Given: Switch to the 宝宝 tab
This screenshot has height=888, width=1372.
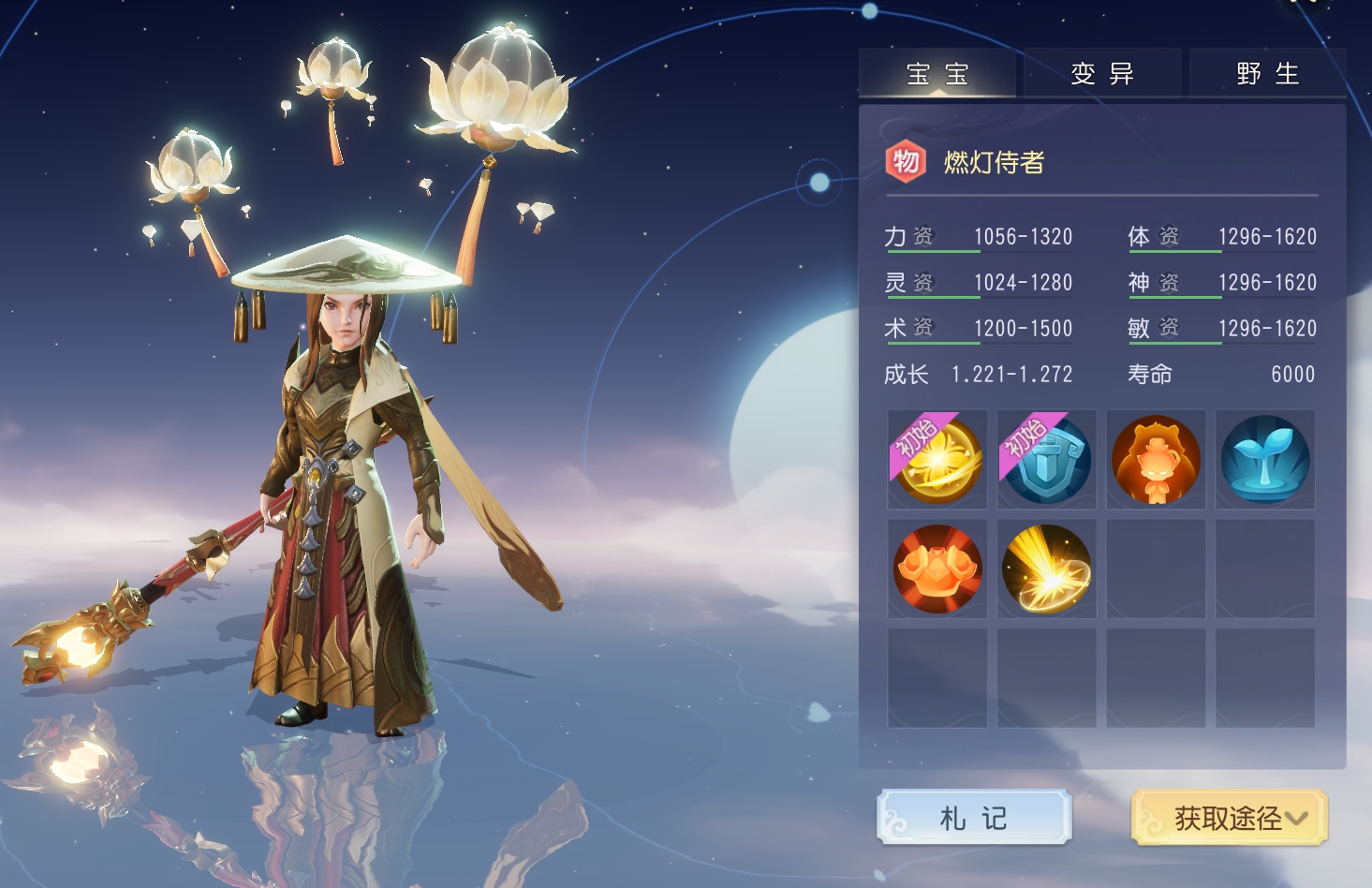Looking at the screenshot, I should coord(937,73).
